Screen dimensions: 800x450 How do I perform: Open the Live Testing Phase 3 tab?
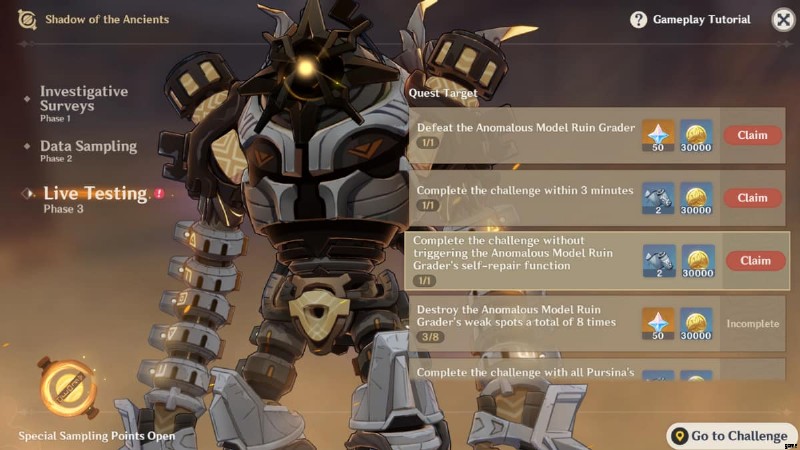pos(95,197)
